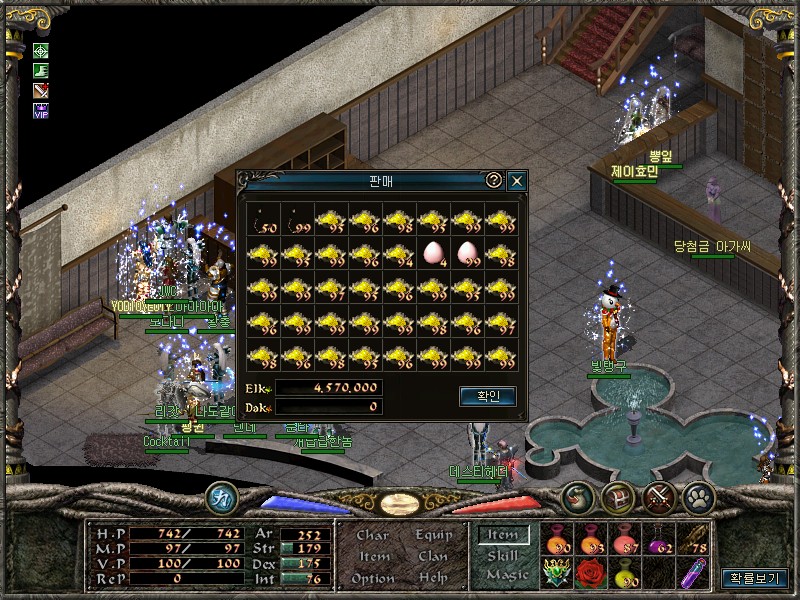Open the Equip menu
This screenshot has width=800, height=600.
[x=432, y=535]
